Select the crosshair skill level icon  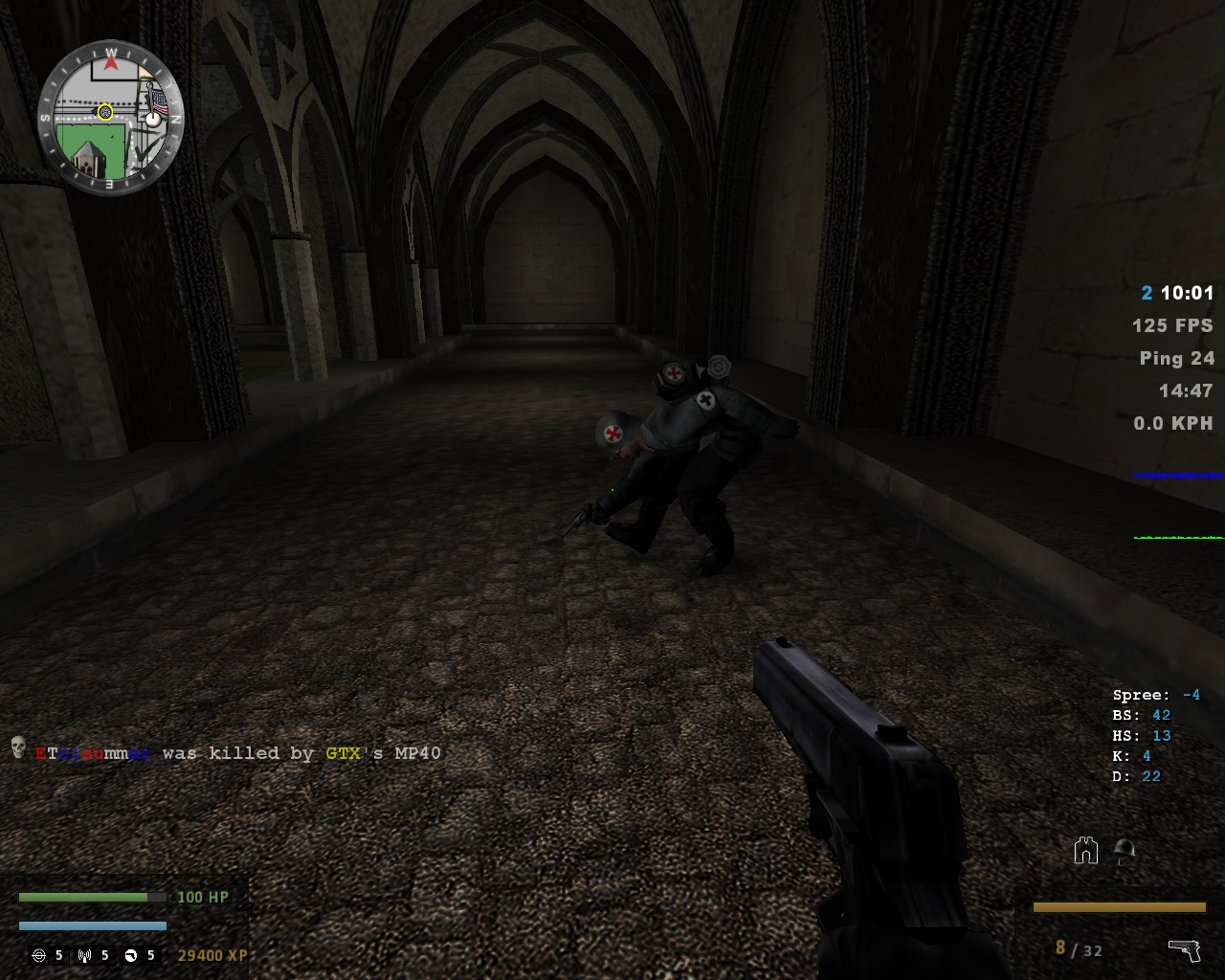coord(39,955)
